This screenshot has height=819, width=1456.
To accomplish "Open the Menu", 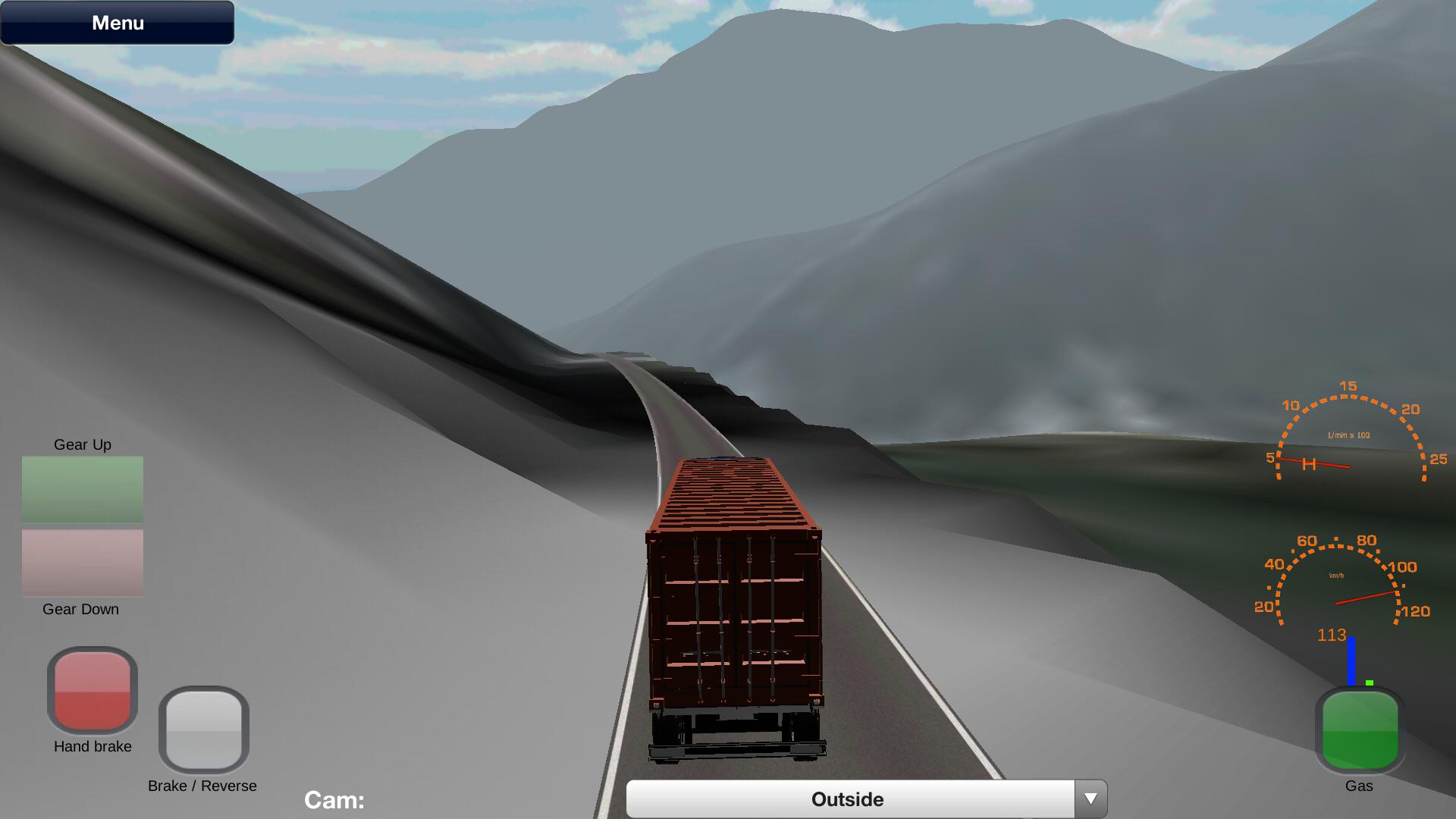I will click(117, 22).
